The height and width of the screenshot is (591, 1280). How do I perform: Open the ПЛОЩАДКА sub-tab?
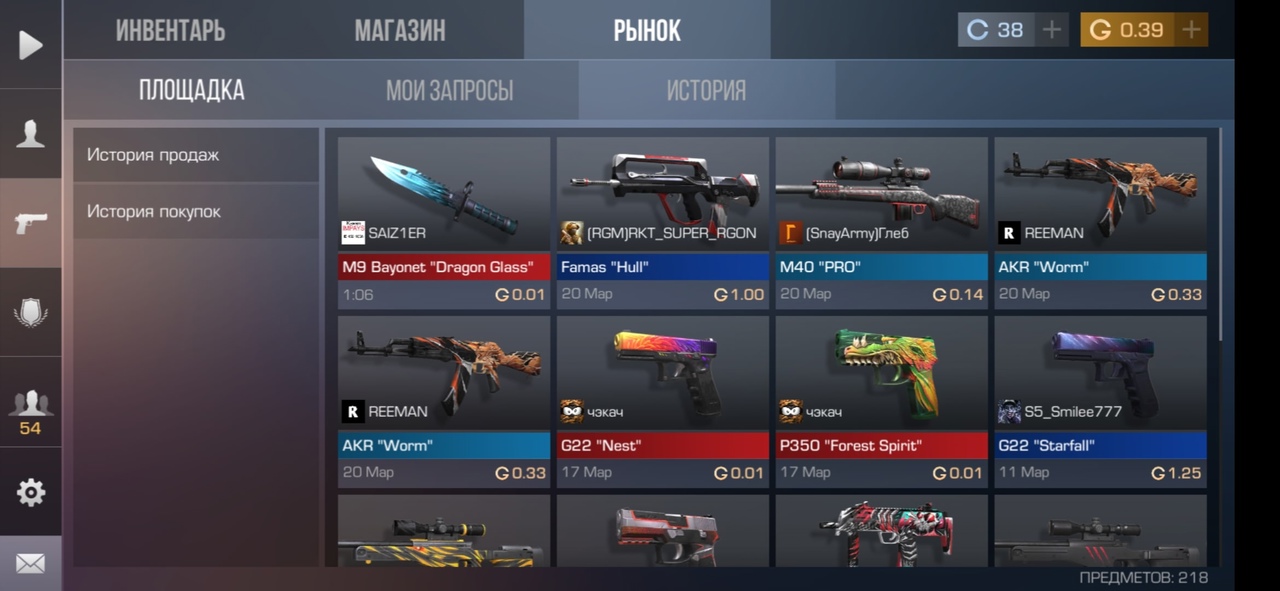click(x=191, y=90)
